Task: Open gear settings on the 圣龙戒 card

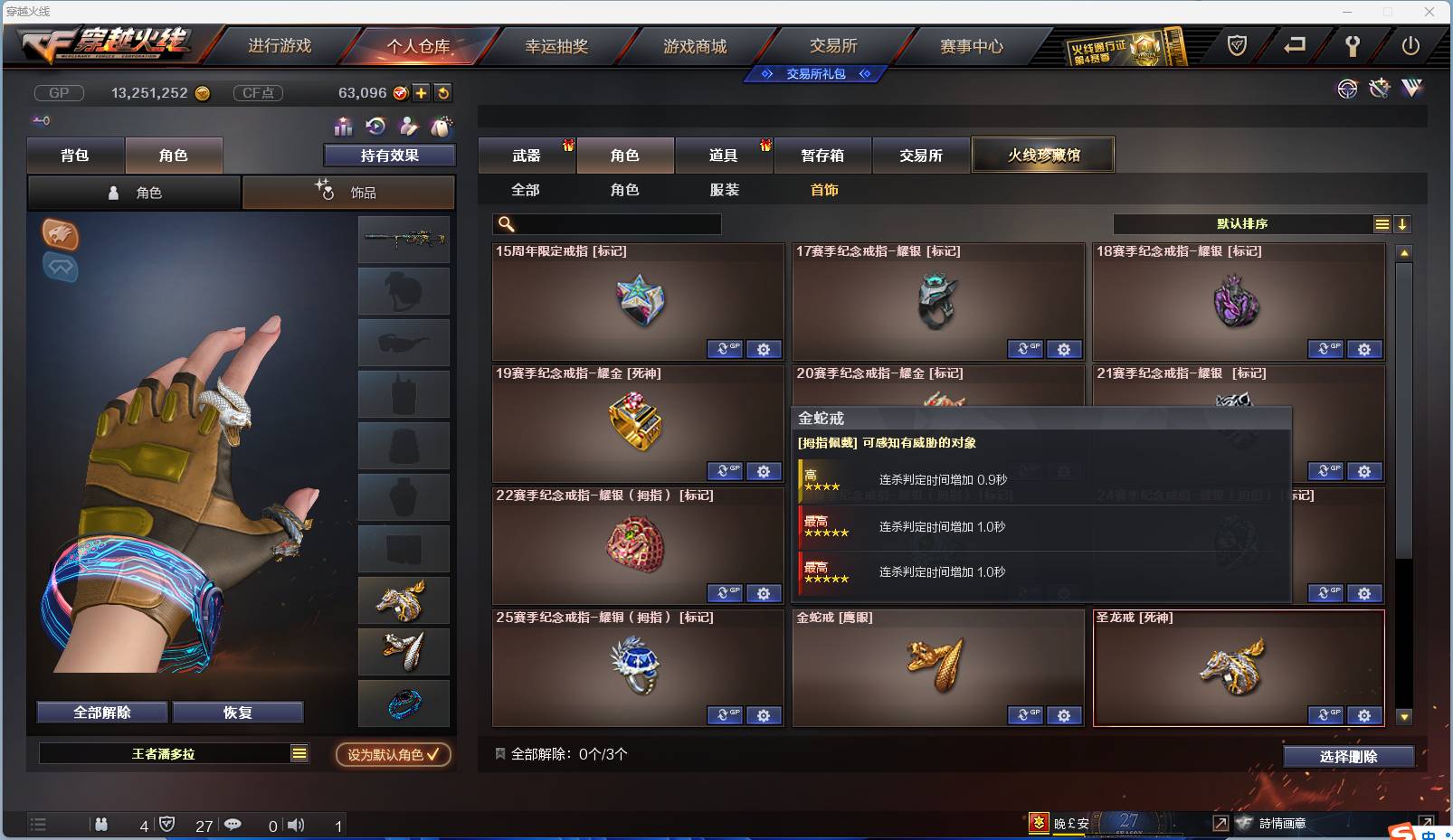Action: tap(1364, 714)
